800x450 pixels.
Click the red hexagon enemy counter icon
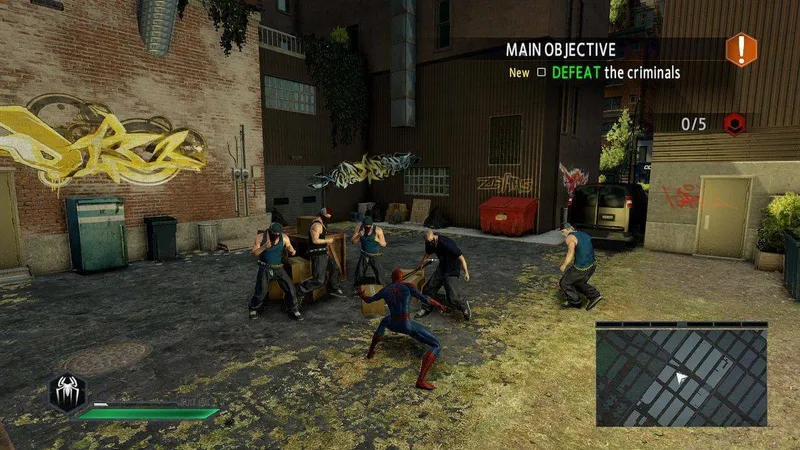click(x=734, y=124)
